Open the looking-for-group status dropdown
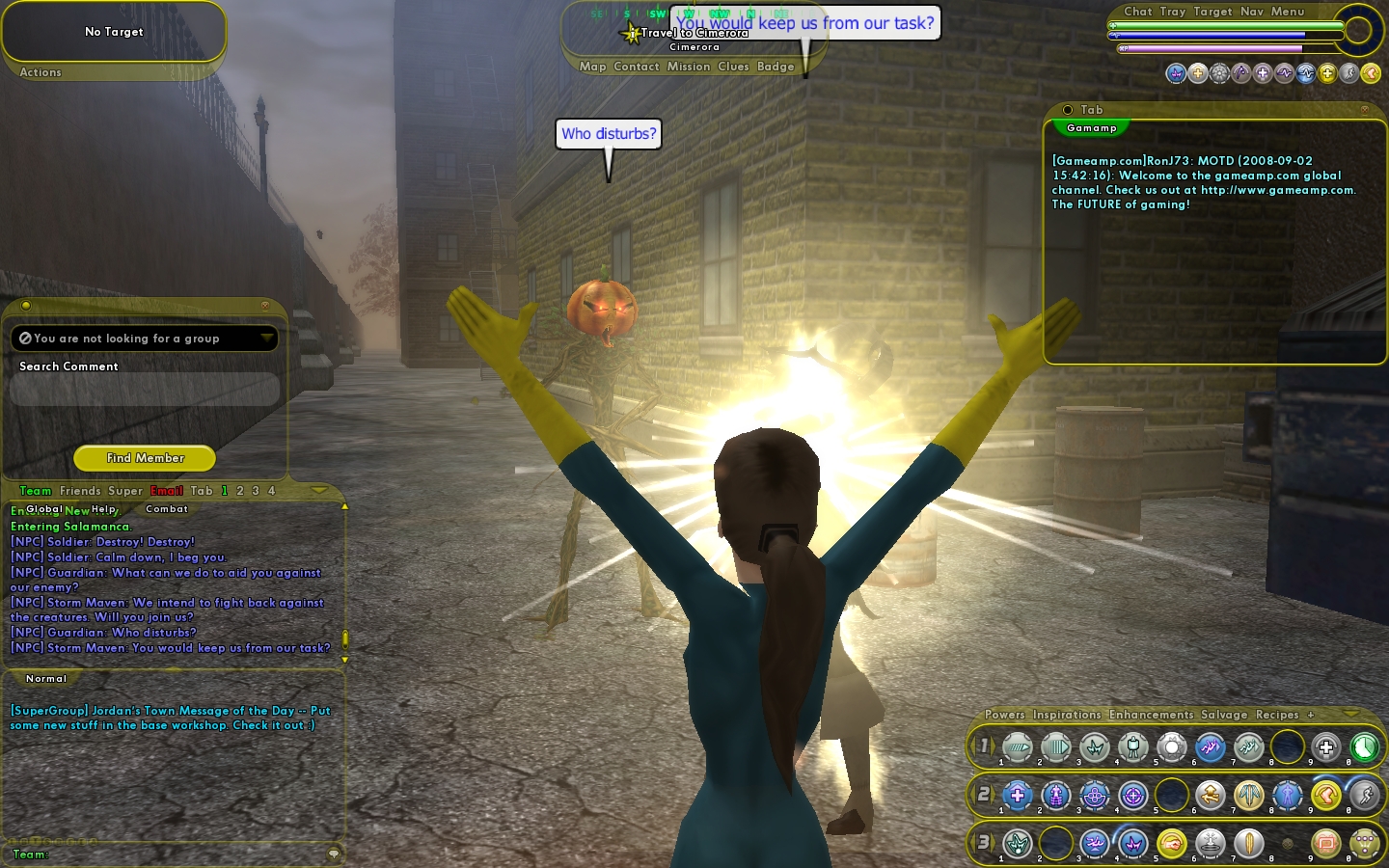This screenshot has height=868, width=1389. click(x=266, y=338)
